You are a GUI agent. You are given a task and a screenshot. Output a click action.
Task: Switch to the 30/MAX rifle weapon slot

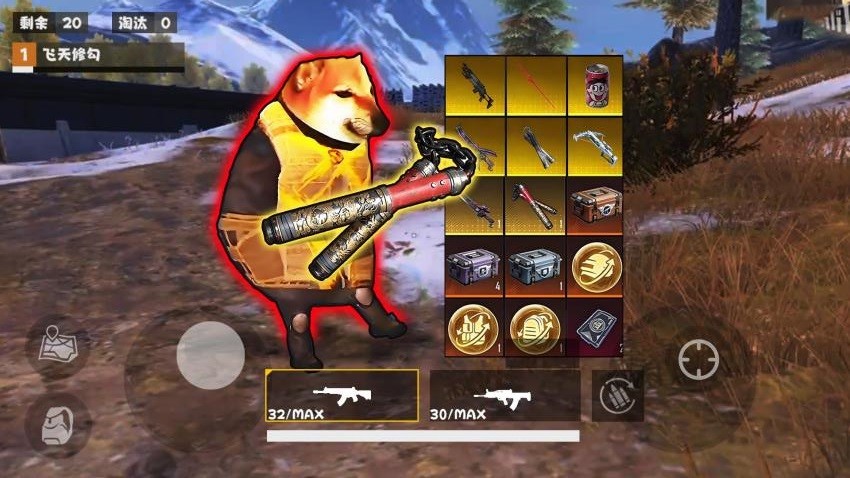coord(504,396)
